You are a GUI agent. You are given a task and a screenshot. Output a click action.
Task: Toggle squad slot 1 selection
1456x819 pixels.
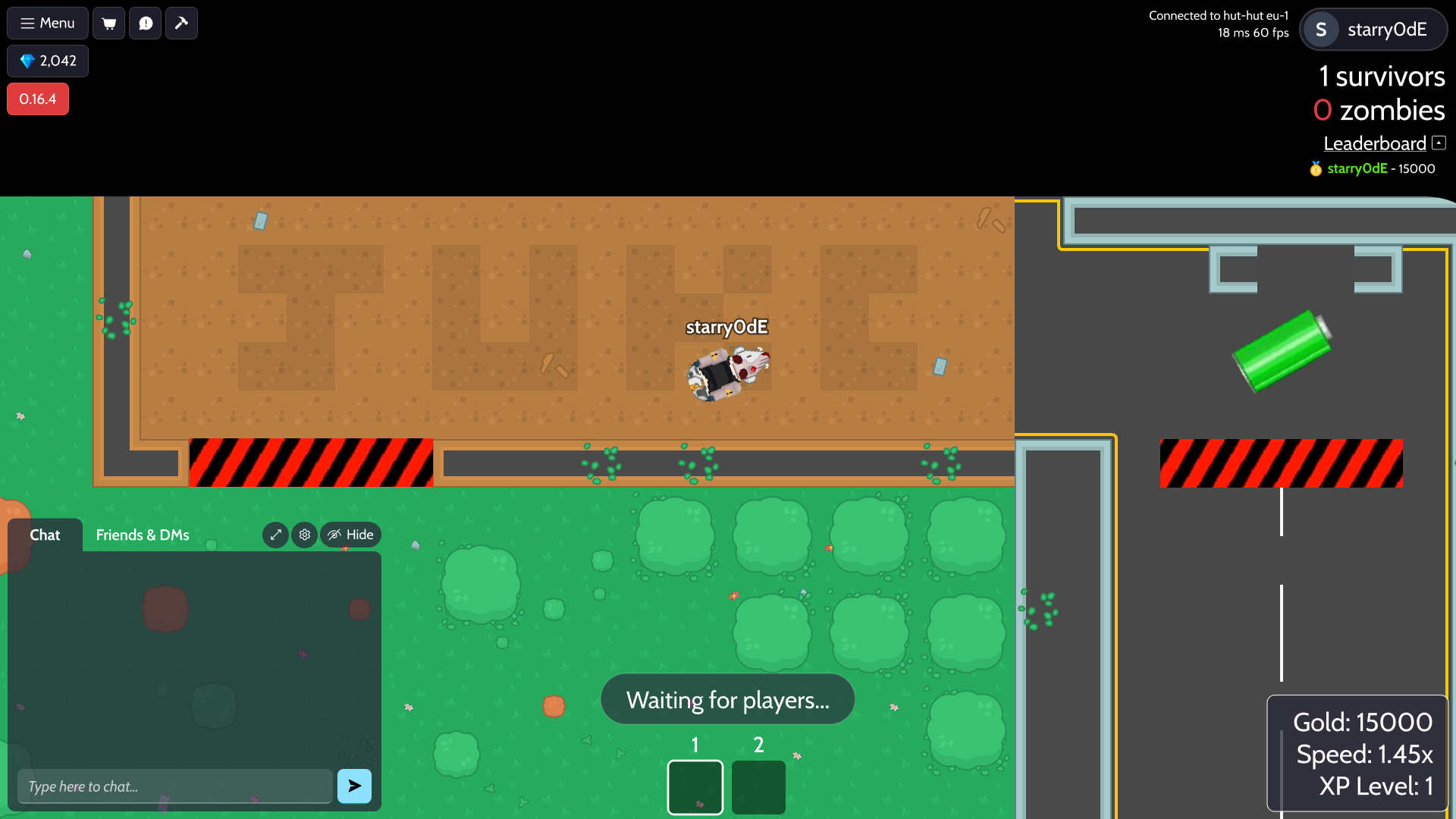[695, 787]
